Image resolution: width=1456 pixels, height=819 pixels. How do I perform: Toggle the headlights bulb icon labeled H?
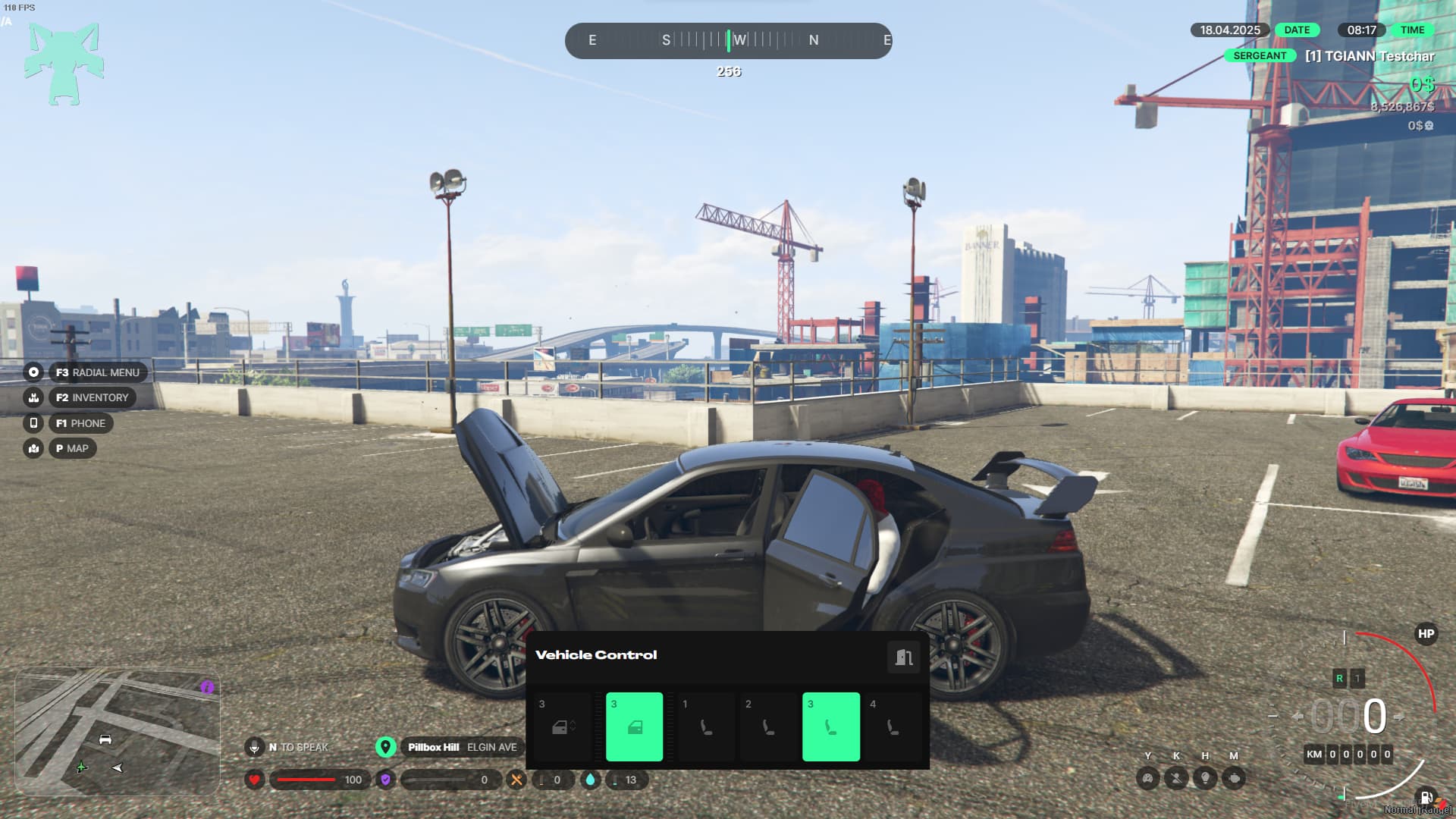point(1206,777)
